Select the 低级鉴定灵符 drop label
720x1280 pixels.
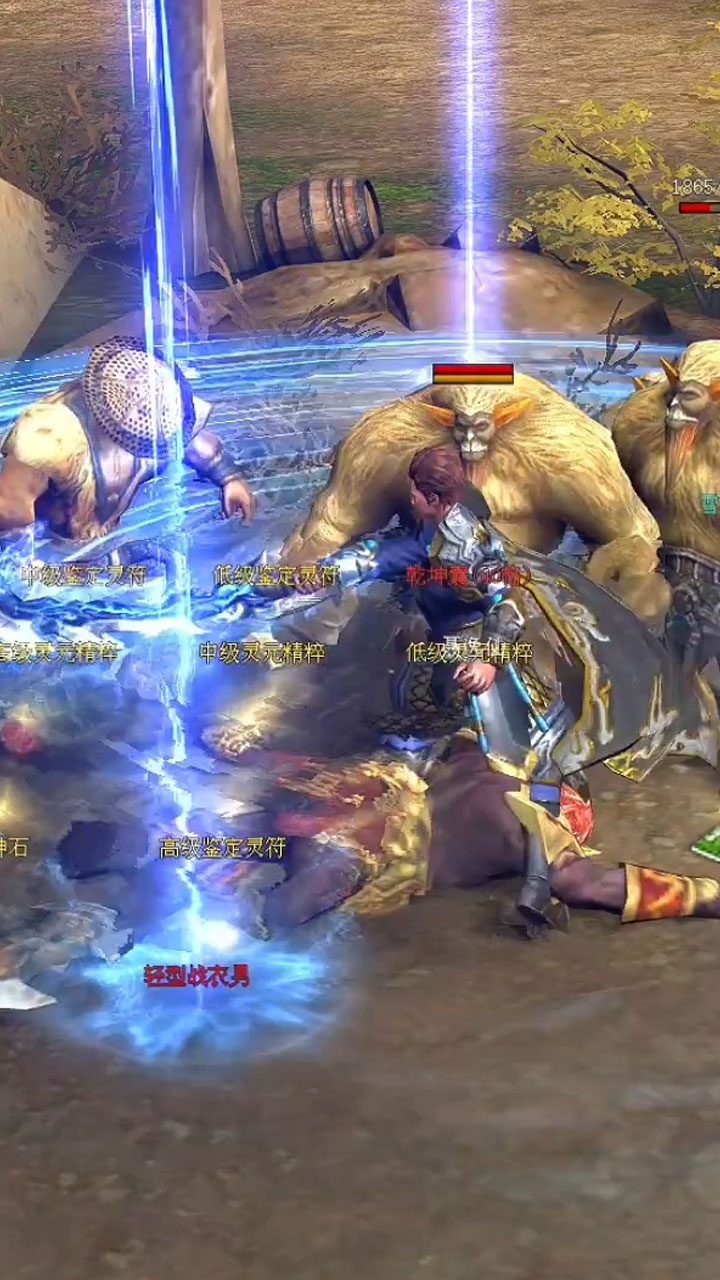click(276, 575)
